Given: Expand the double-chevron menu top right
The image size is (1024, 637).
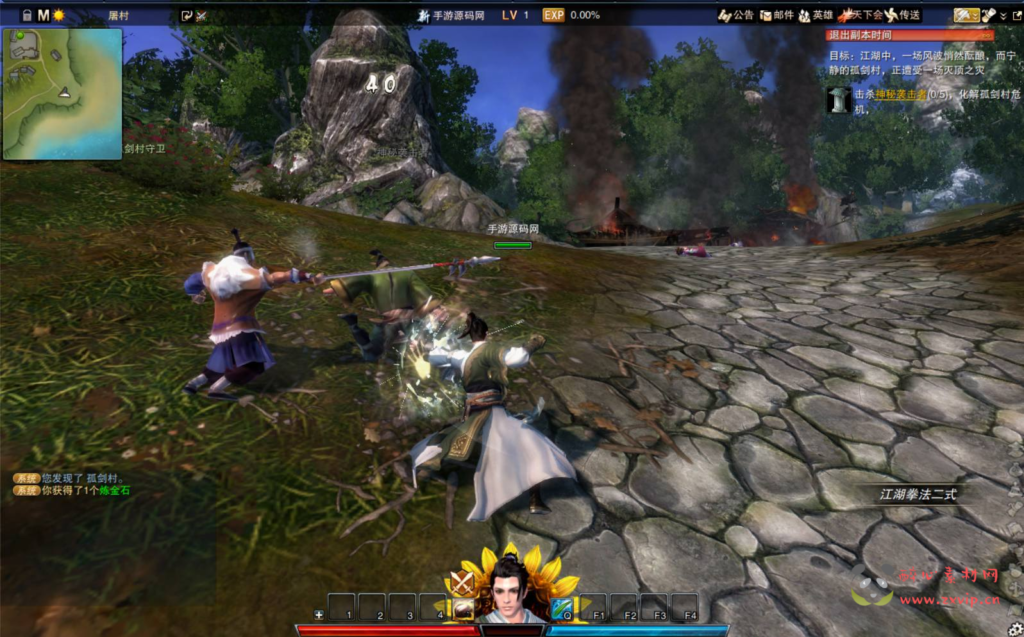Looking at the screenshot, I should (x=1003, y=15).
